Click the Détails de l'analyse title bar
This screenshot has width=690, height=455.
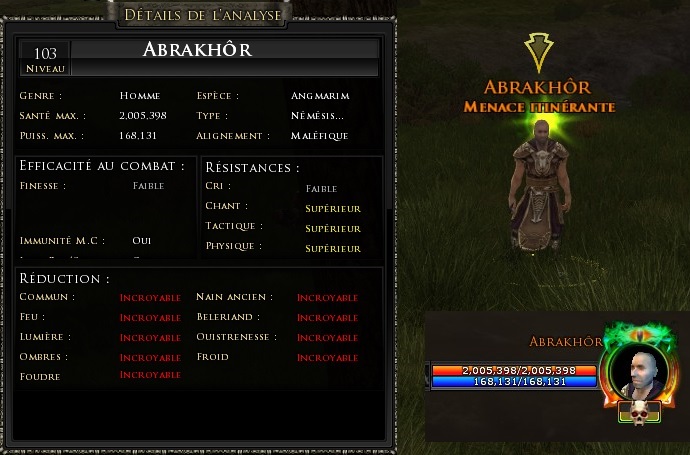(x=203, y=15)
